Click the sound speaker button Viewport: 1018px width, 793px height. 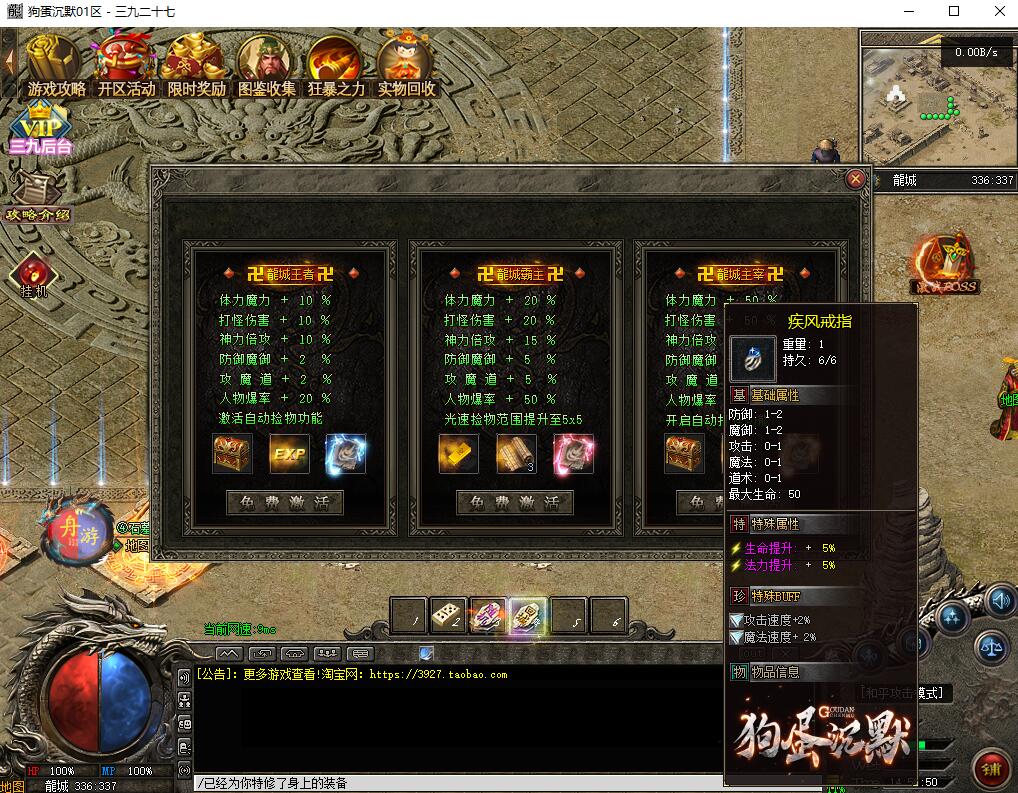point(1000,602)
